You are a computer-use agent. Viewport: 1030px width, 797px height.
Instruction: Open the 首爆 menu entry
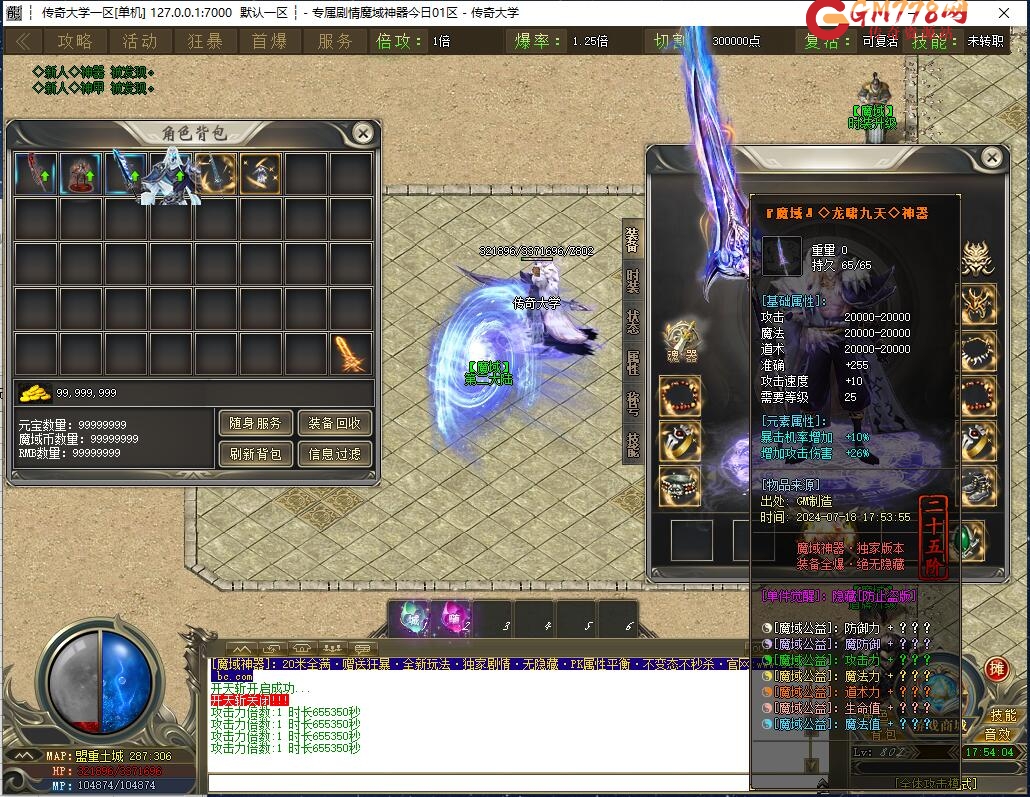[270, 41]
